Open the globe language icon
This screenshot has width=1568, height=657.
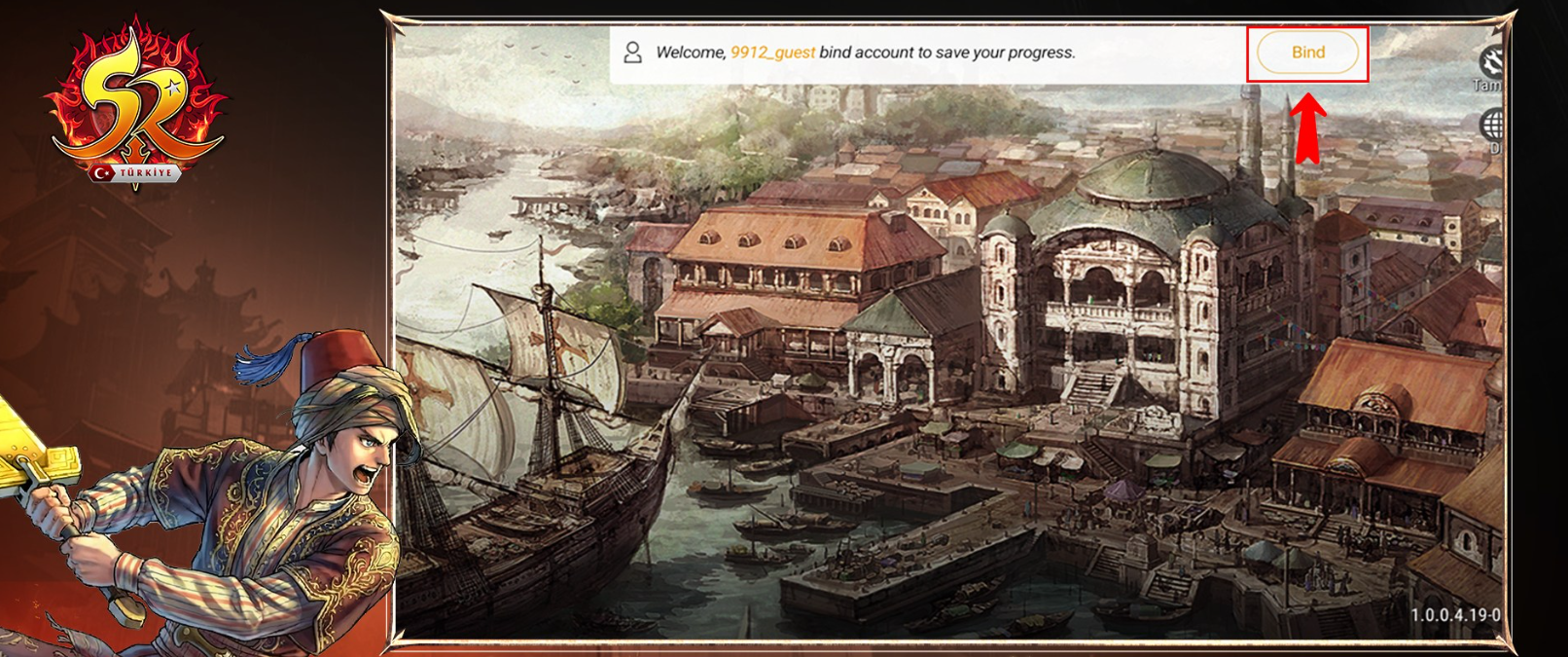(x=1491, y=125)
